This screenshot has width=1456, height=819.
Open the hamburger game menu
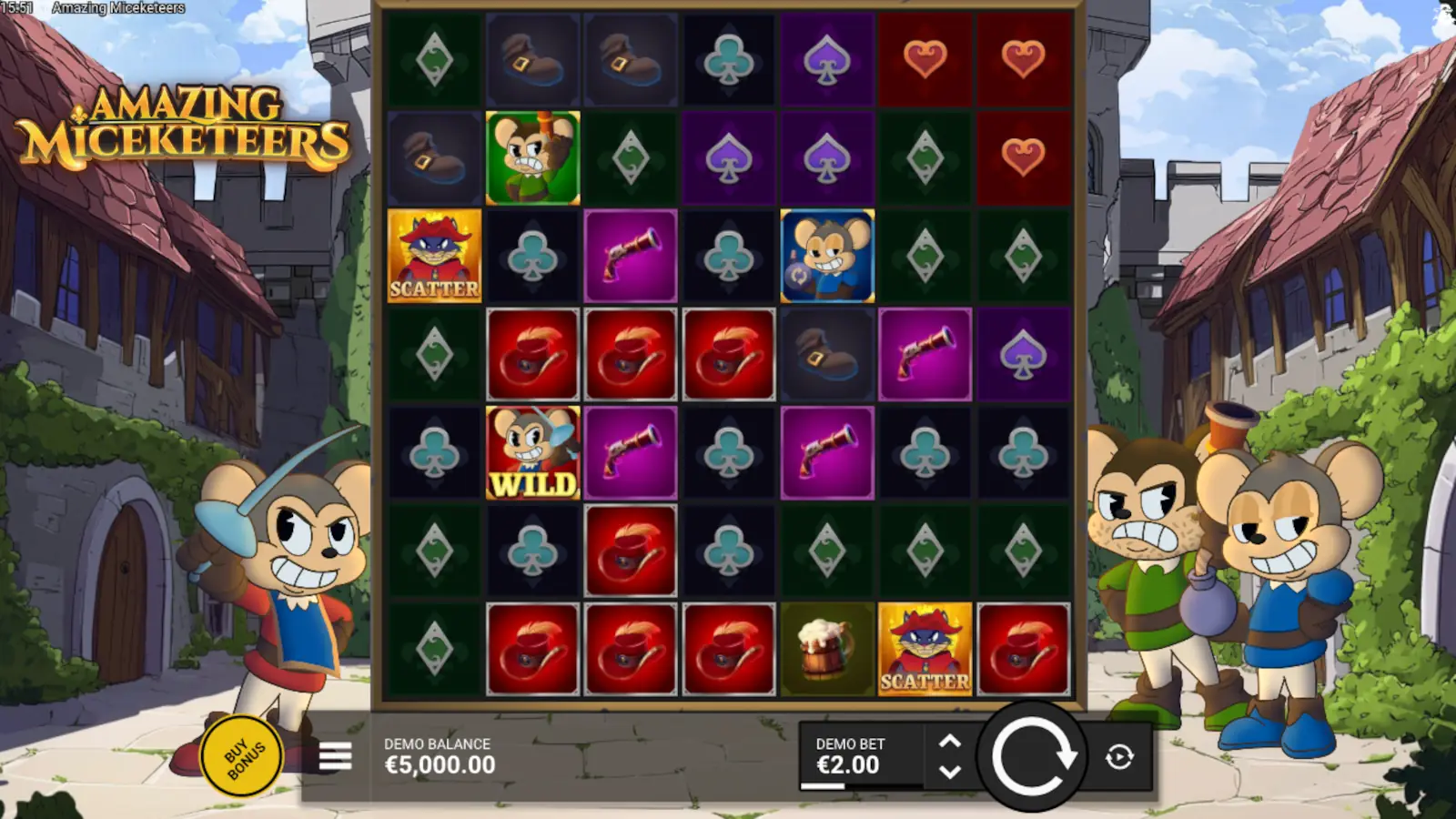pyautogui.click(x=334, y=757)
